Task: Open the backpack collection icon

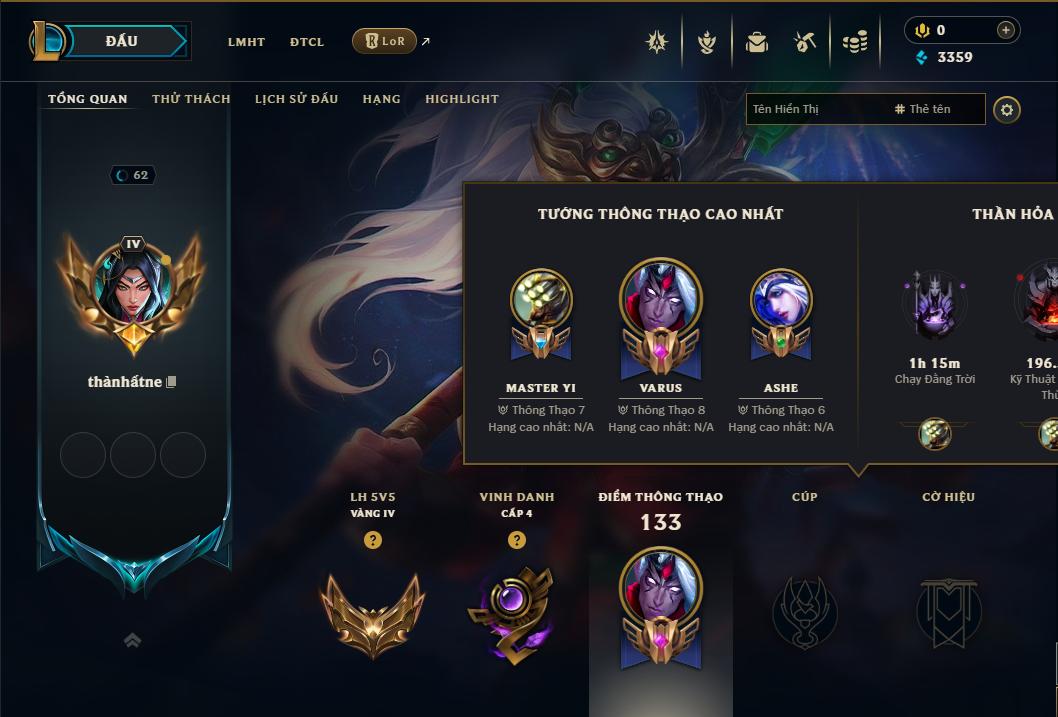Action: 757,42
